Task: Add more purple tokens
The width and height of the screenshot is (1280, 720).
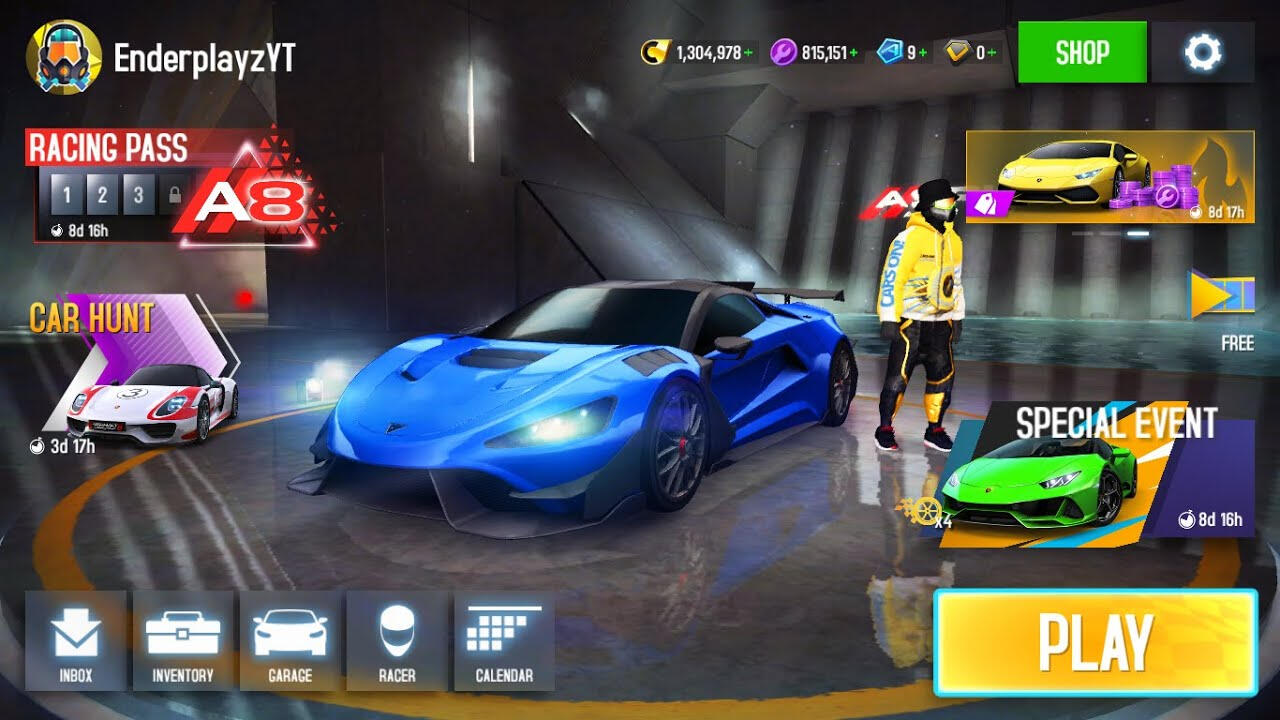Action: click(854, 53)
